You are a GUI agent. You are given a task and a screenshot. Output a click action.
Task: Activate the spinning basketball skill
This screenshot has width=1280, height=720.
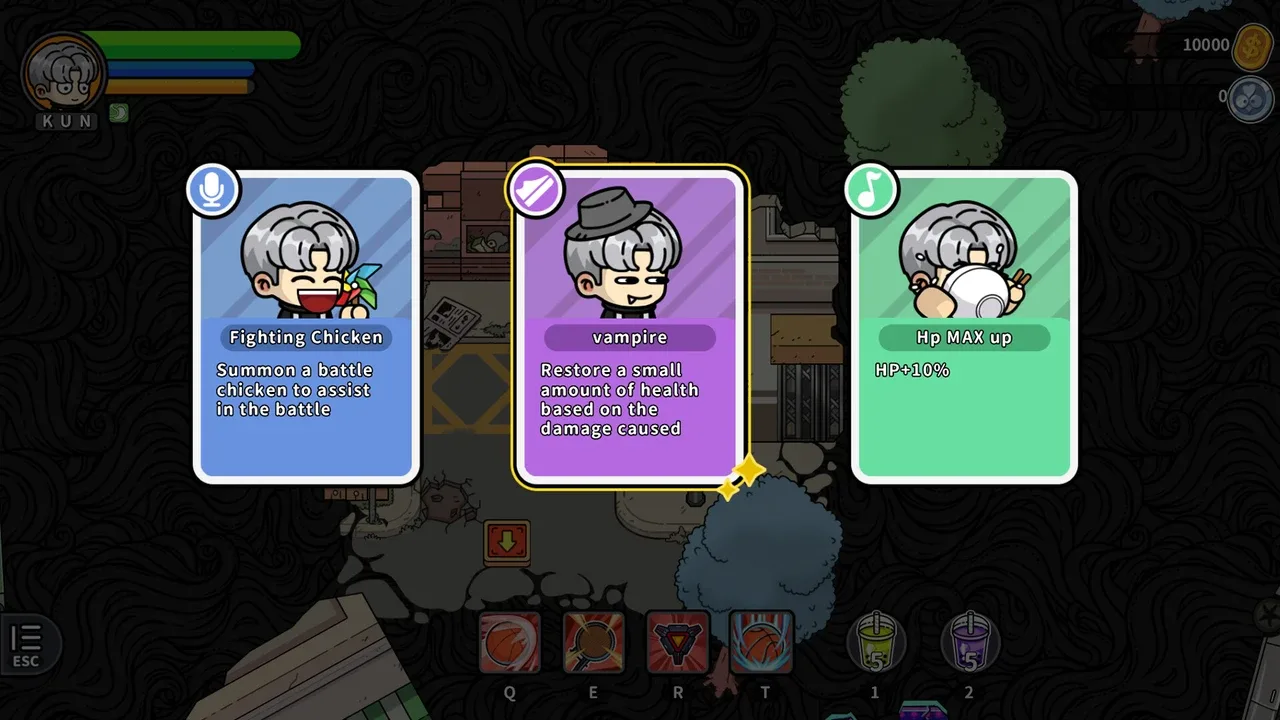[510, 642]
